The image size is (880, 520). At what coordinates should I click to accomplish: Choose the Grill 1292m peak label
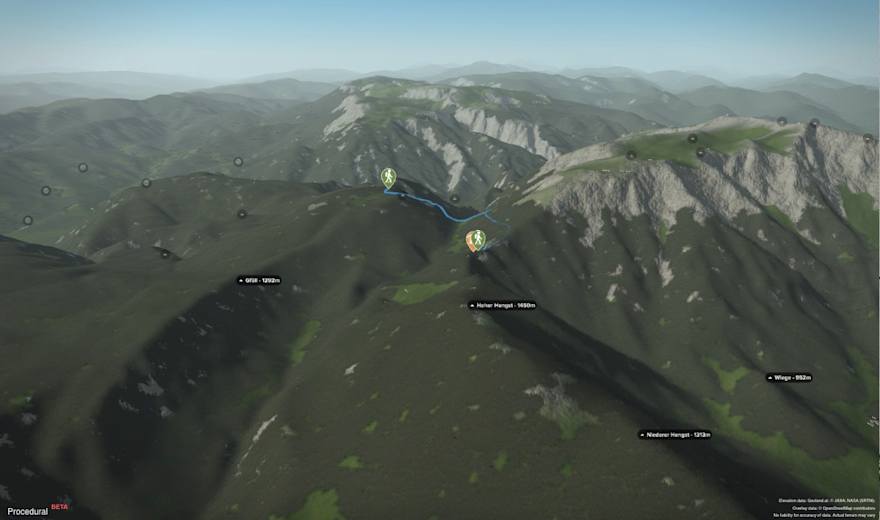[x=258, y=281]
